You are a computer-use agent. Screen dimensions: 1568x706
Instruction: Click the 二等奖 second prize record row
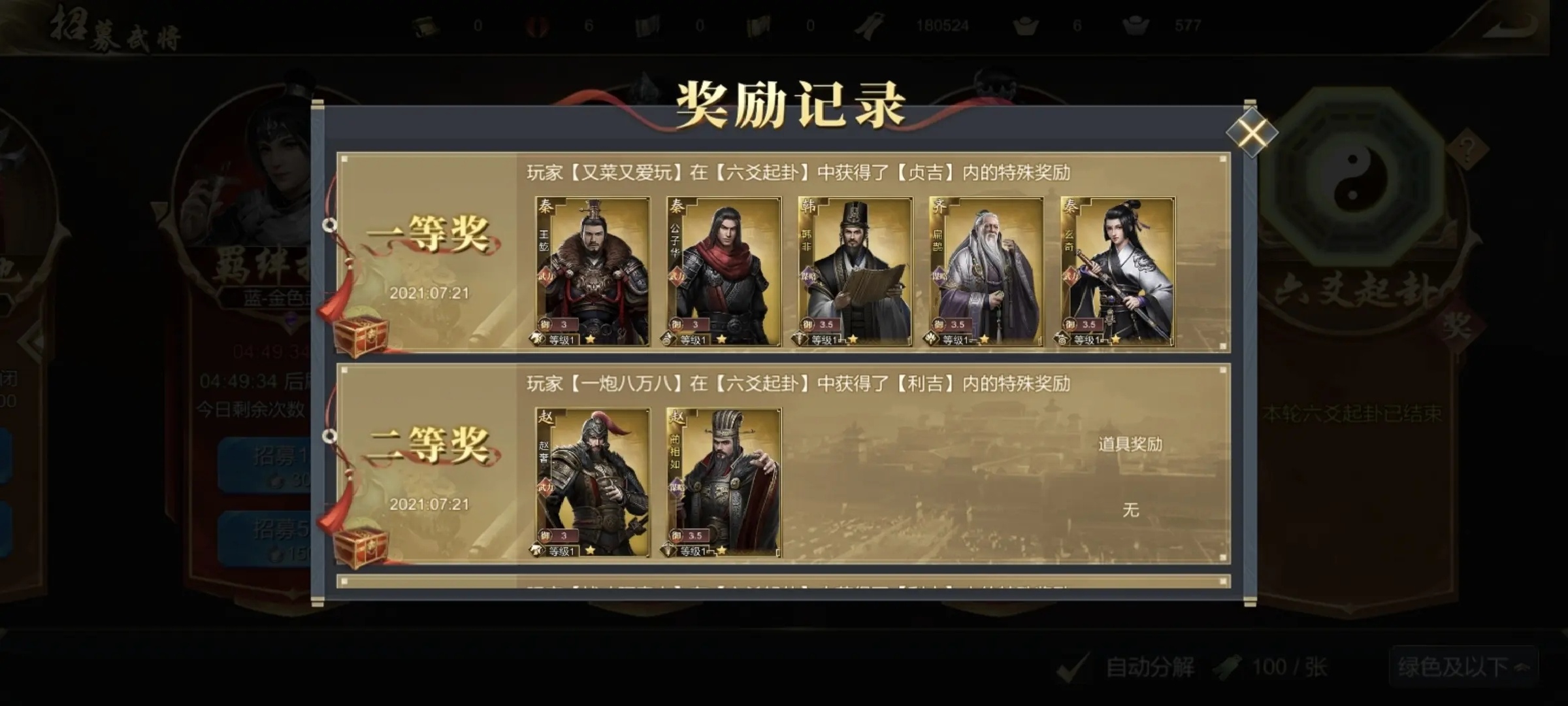coord(428,464)
